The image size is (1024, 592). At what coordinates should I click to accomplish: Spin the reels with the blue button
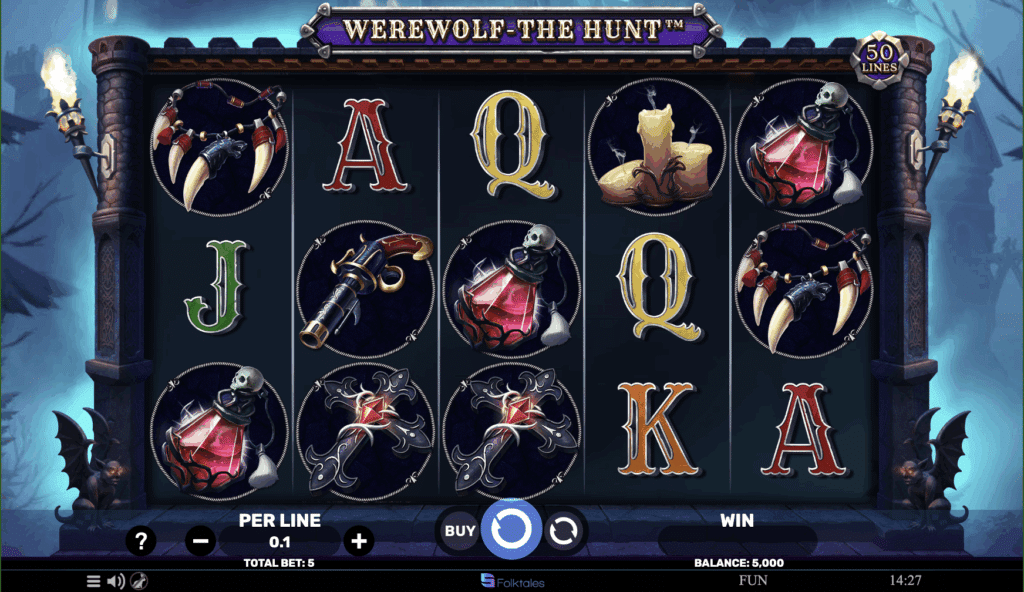tap(511, 529)
